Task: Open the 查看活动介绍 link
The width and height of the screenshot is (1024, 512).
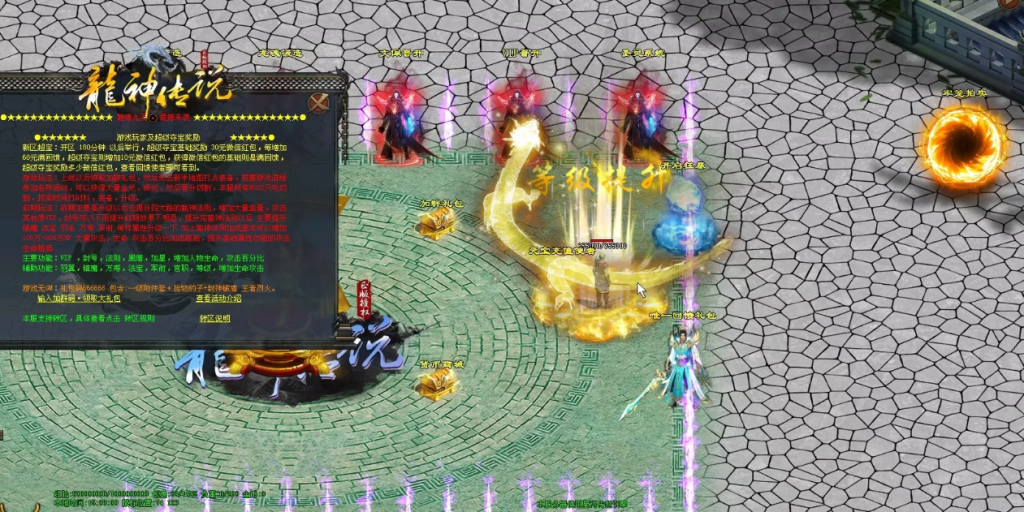Action: click(x=218, y=298)
